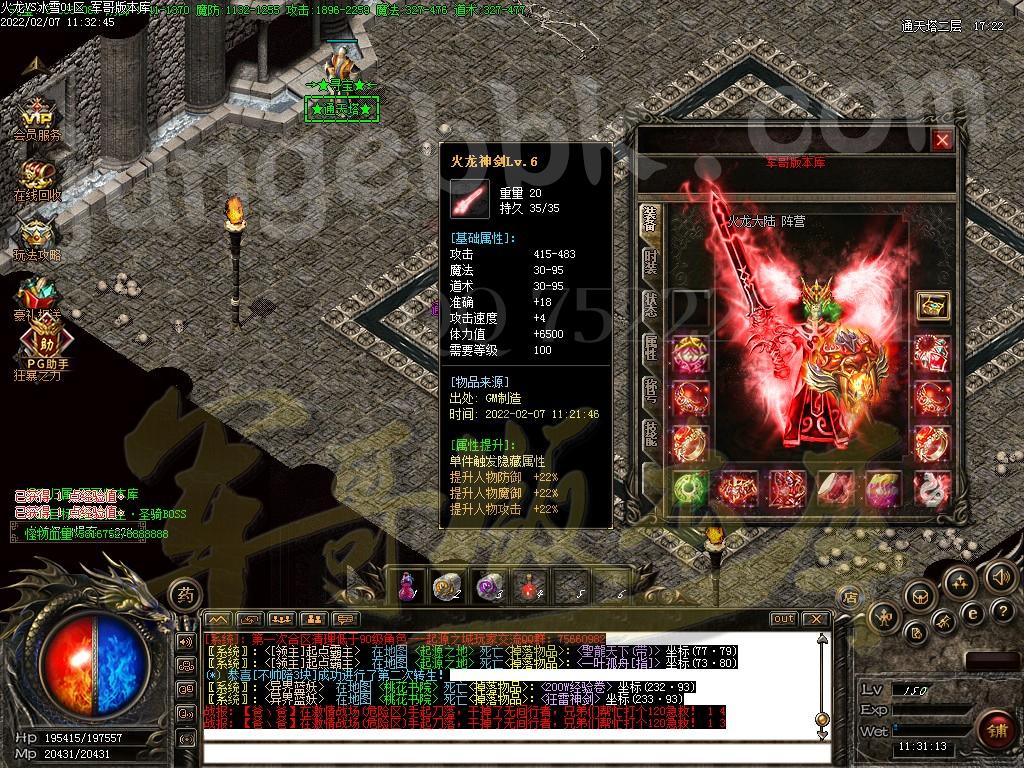Select the green jade ring equipment slot

tap(689, 489)
